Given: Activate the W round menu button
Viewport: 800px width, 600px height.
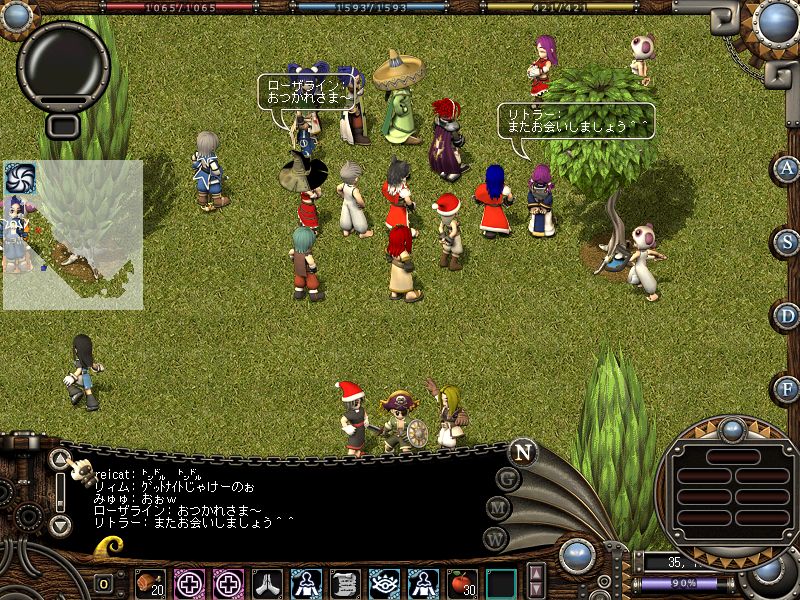Looking at the screenshot, I should tap(495, 537).
